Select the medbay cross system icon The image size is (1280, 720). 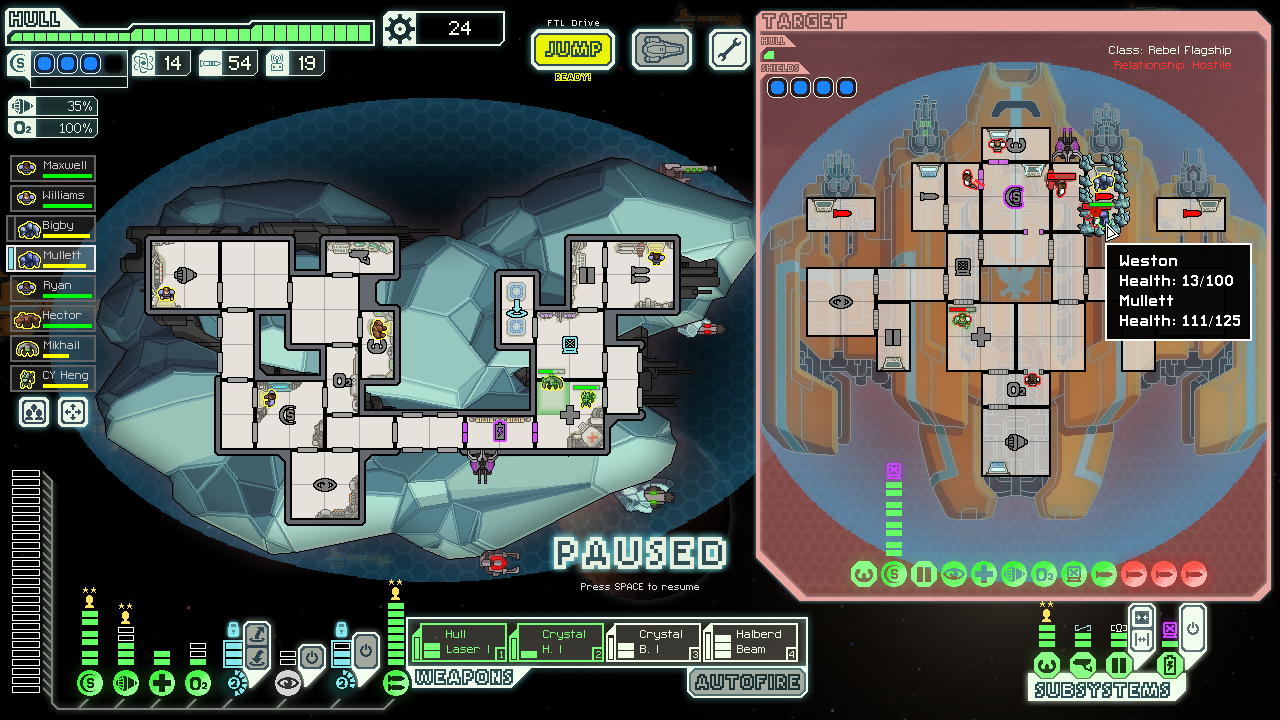pyautogui.click(x=162, y=683)
